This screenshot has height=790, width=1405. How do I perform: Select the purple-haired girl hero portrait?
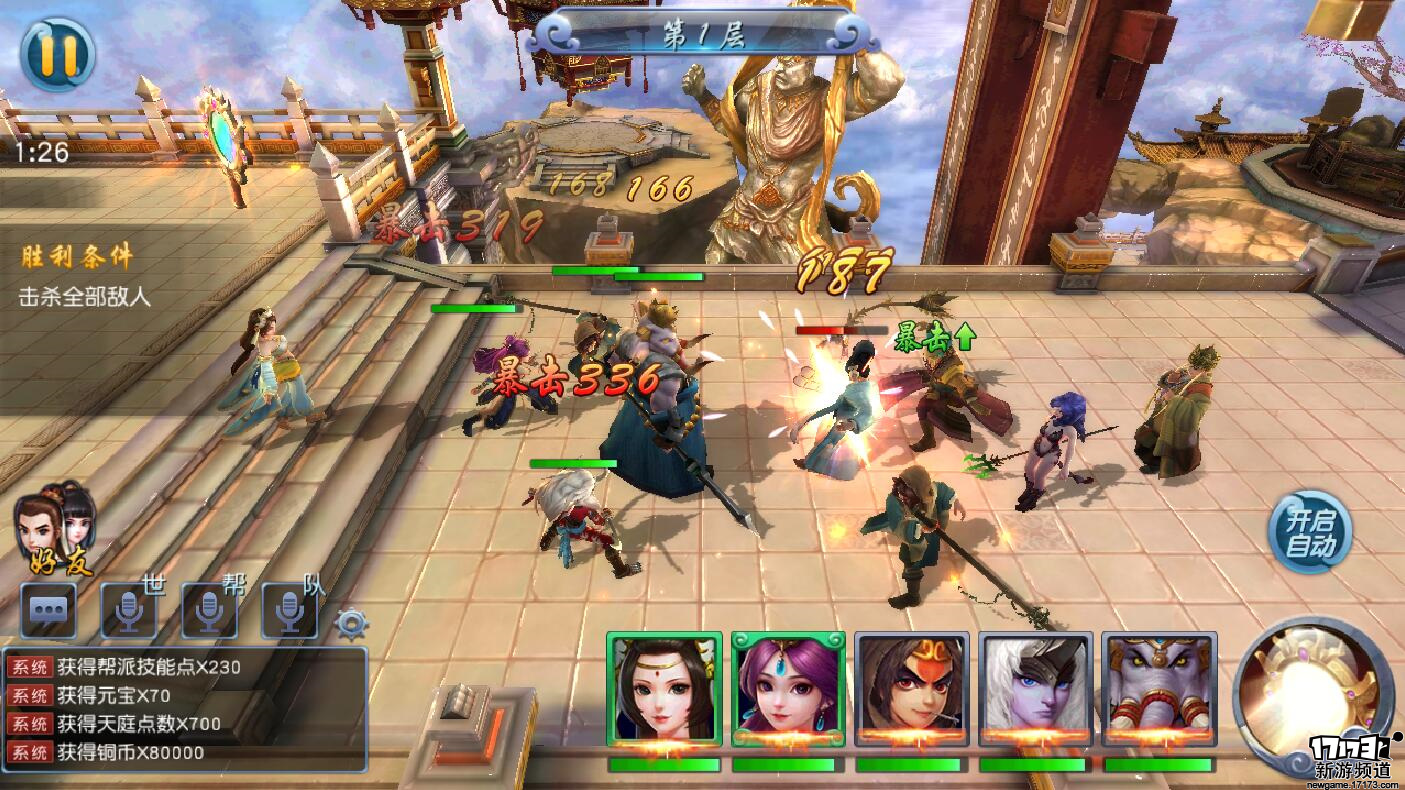point(788,689)
